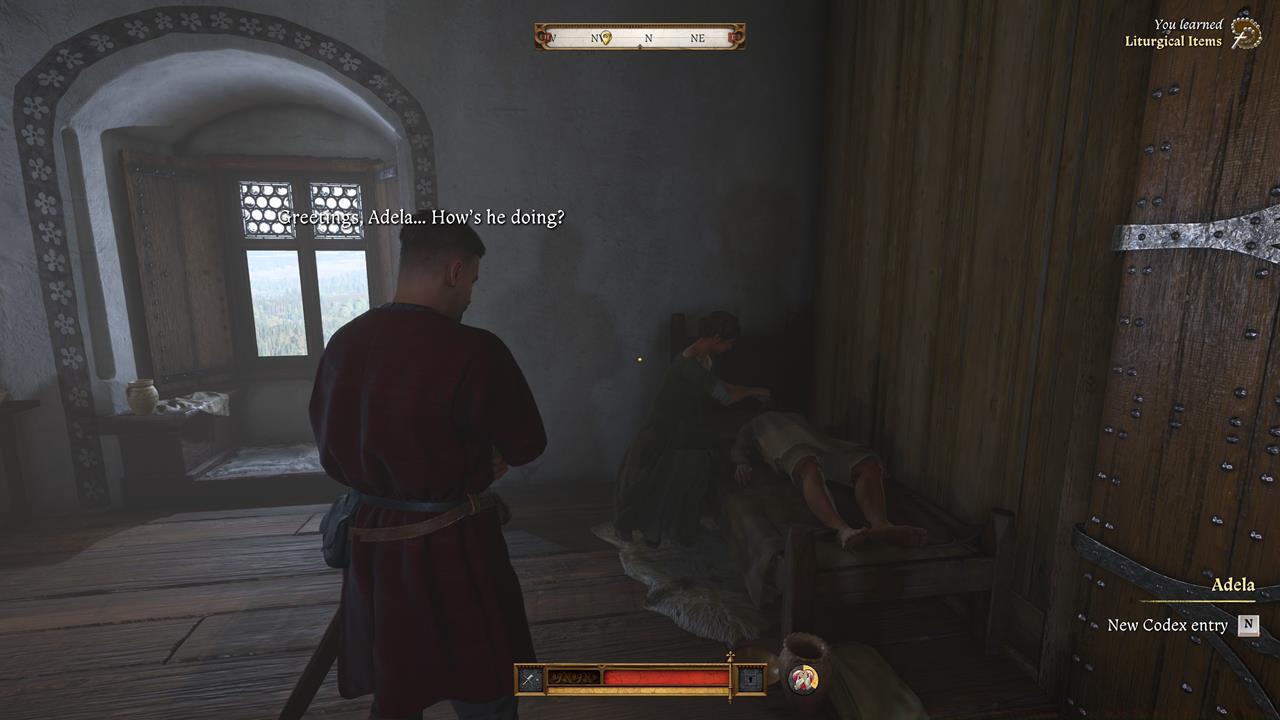Click the NW label on the compass
This screenshot has width=1280, height=720.
[596, 38]
